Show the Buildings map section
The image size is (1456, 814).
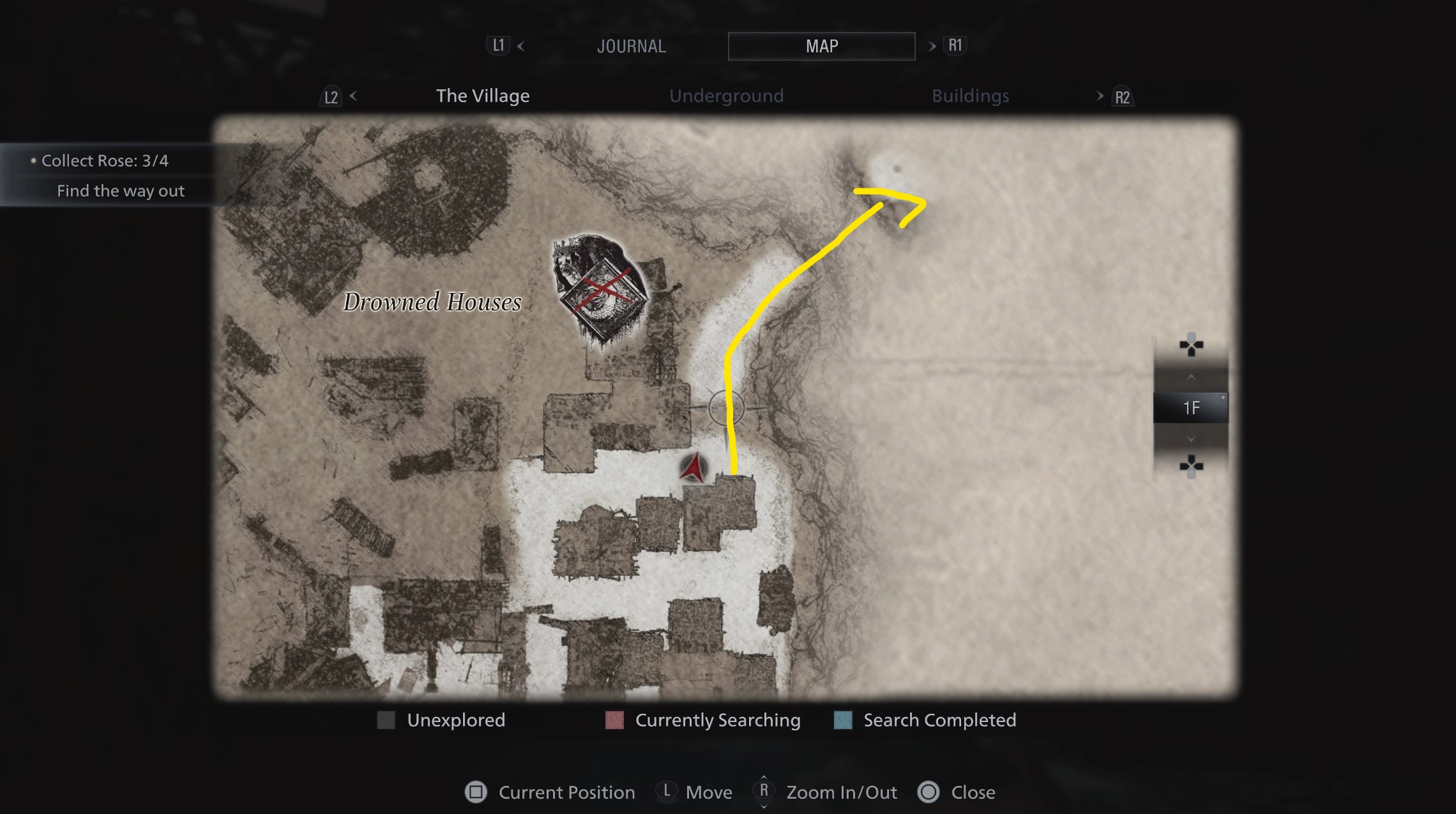click(970, 96)
